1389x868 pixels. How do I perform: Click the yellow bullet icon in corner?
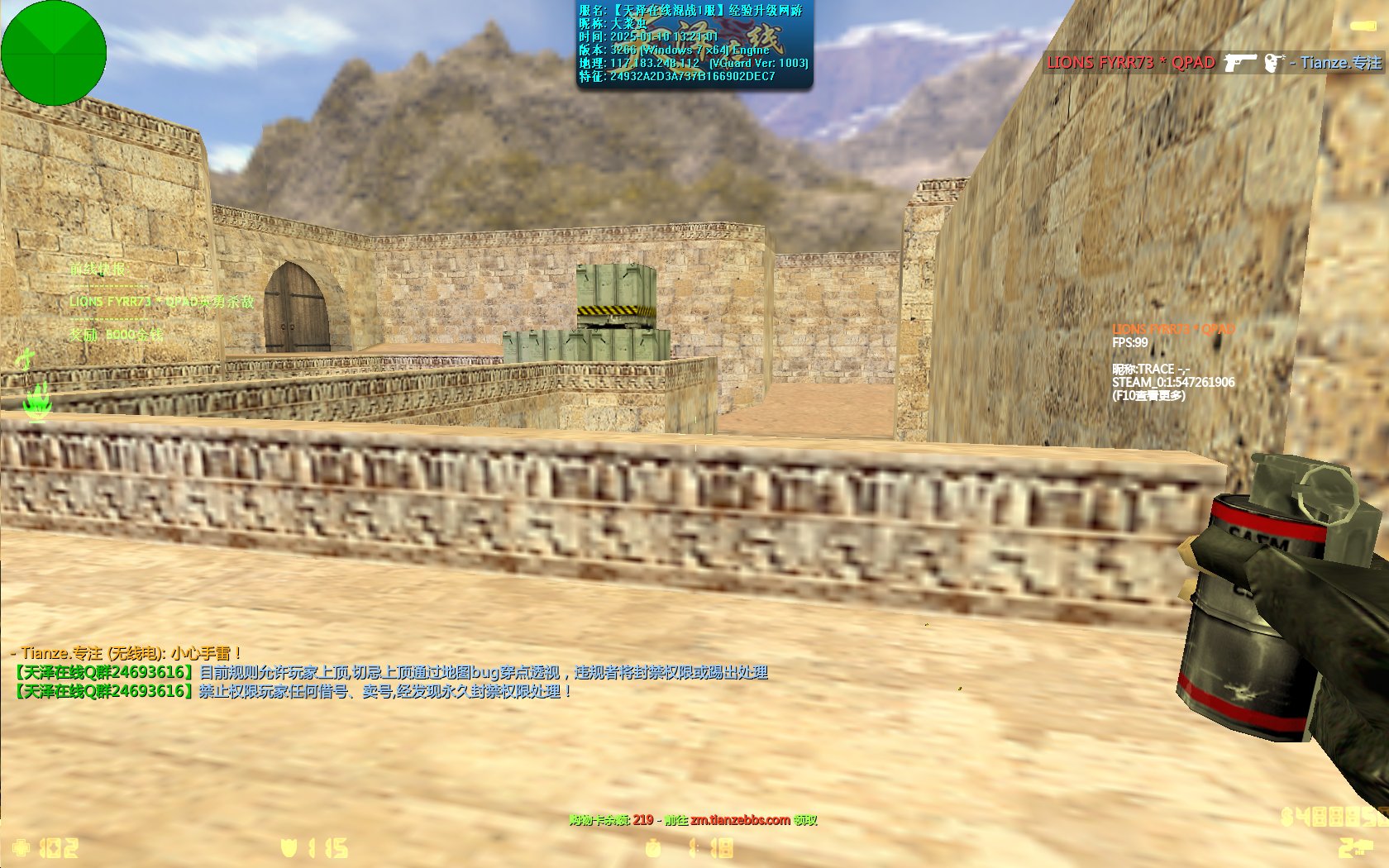[x=1363, y=26]
